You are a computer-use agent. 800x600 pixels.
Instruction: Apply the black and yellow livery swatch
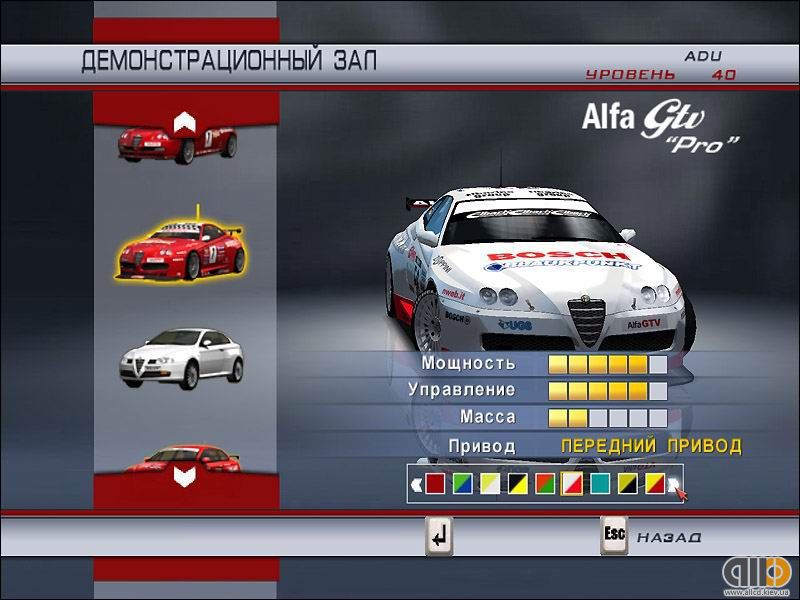coord(517,485)
